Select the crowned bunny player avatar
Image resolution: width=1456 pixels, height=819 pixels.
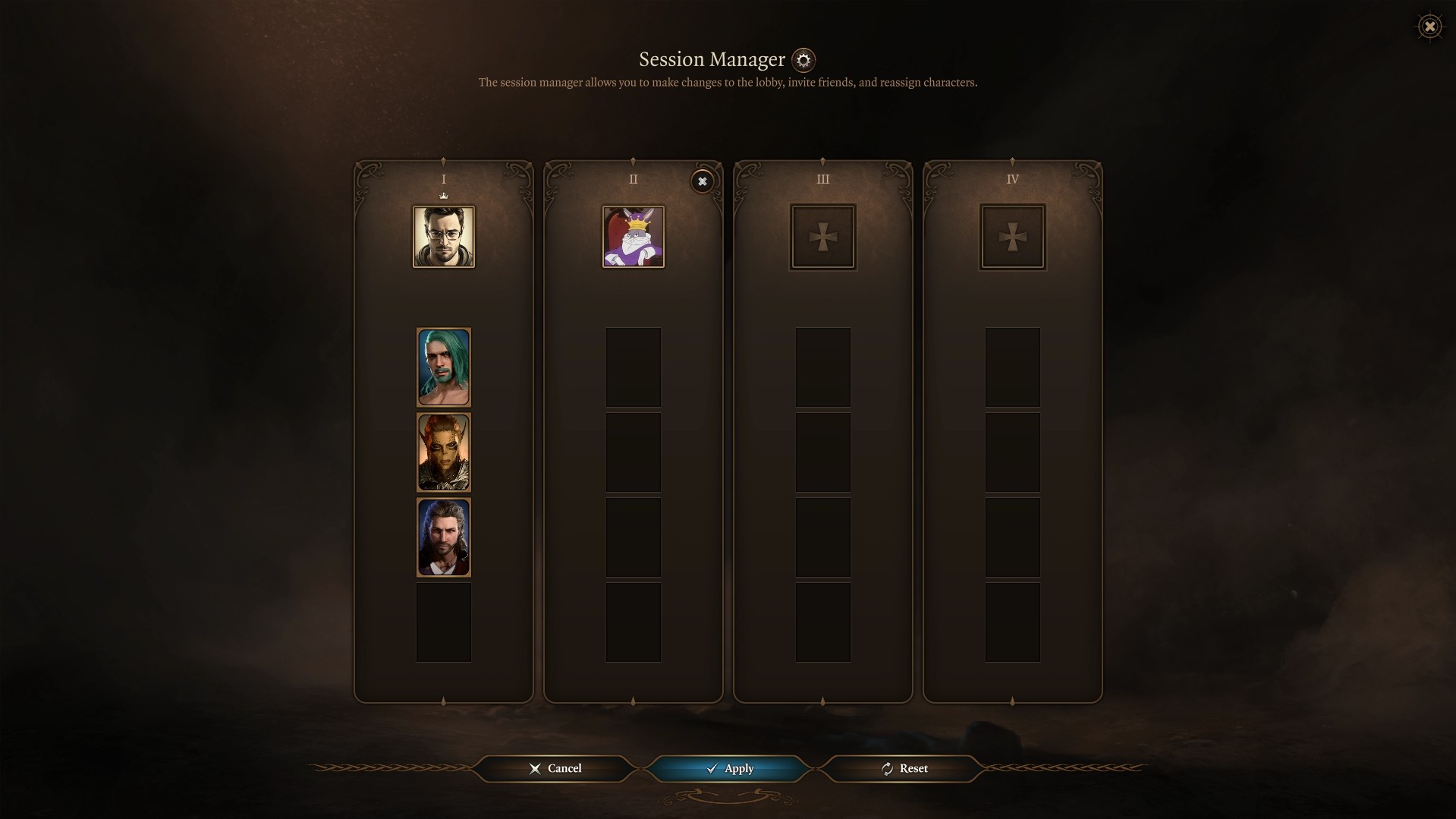click(634, 237)
